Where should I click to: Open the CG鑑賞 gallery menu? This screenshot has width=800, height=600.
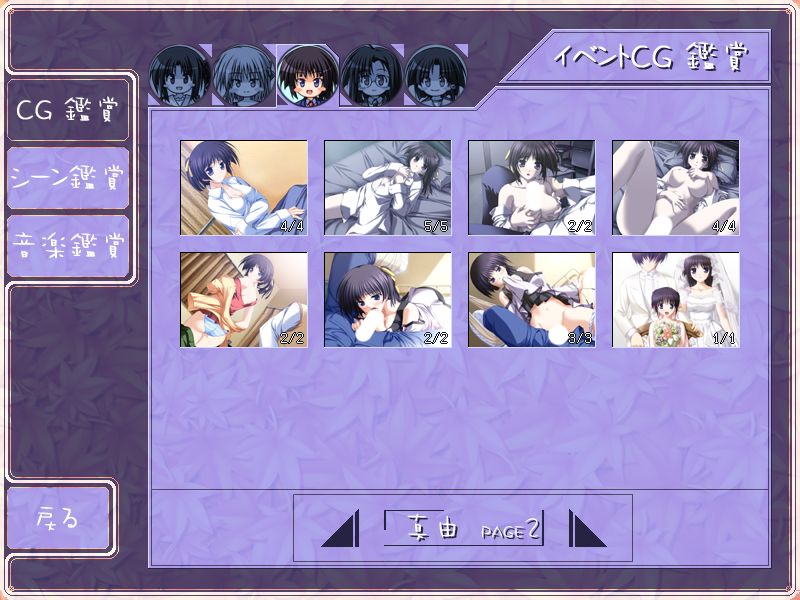pos(67,109)
